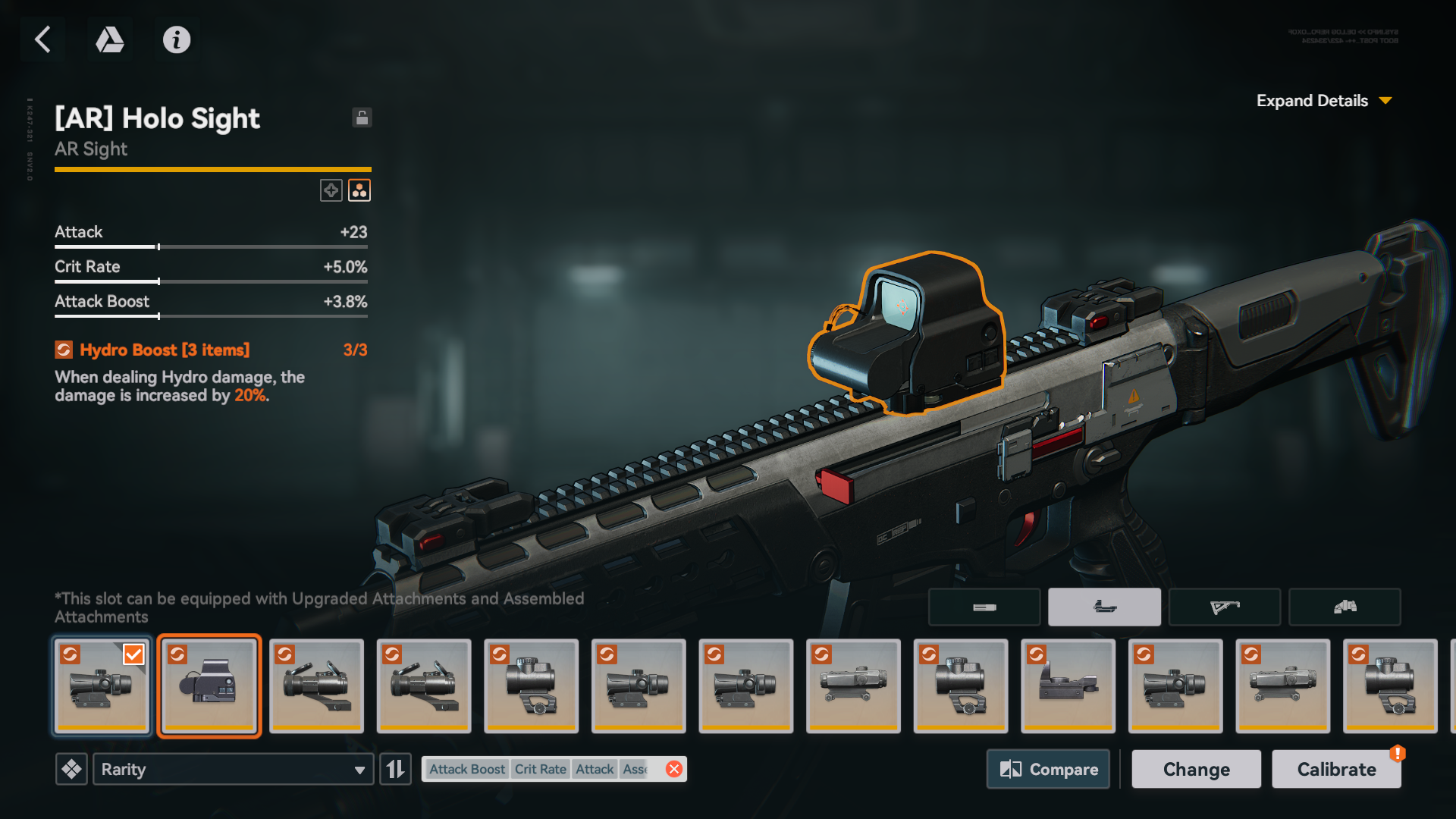The height and width of the screenshot is (819, 1456).
Task: Open the filter diamond icon button
Action: 72,769
